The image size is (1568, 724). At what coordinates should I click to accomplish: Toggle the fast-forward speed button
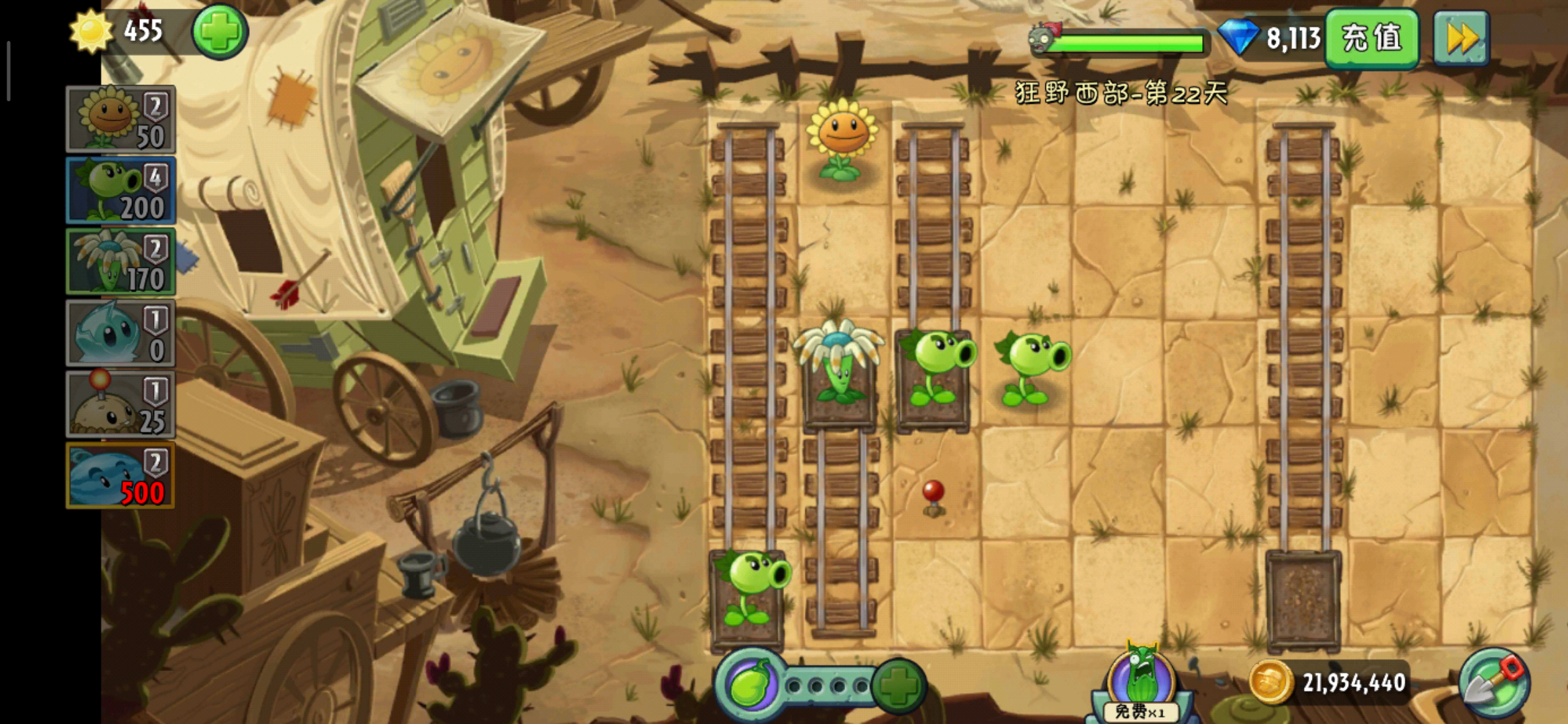point(1461,38)
